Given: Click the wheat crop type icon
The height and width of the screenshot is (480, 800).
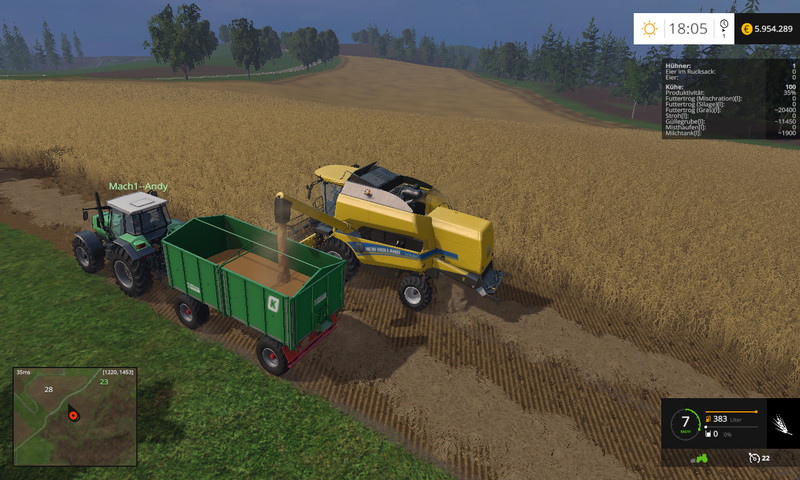Looking at the screenshot, I should click(779, 423).
